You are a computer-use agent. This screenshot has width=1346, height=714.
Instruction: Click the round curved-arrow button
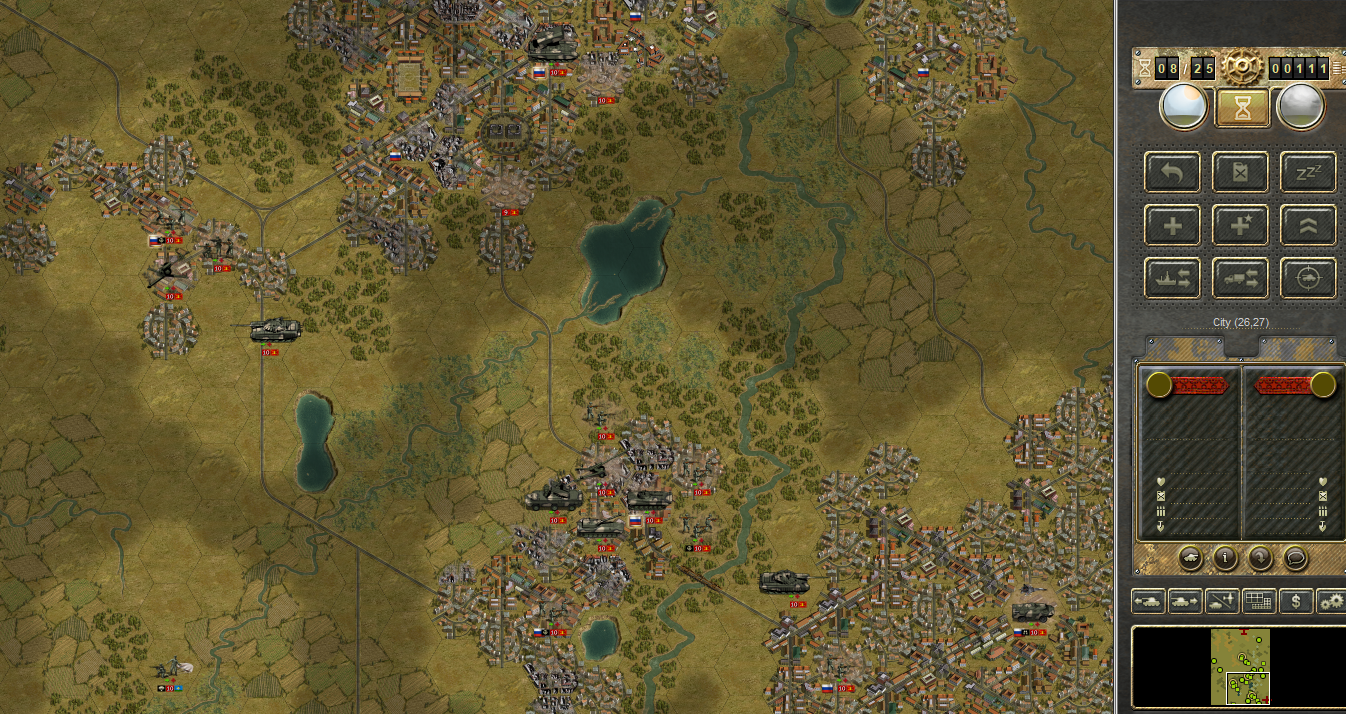pos(1260,558)
